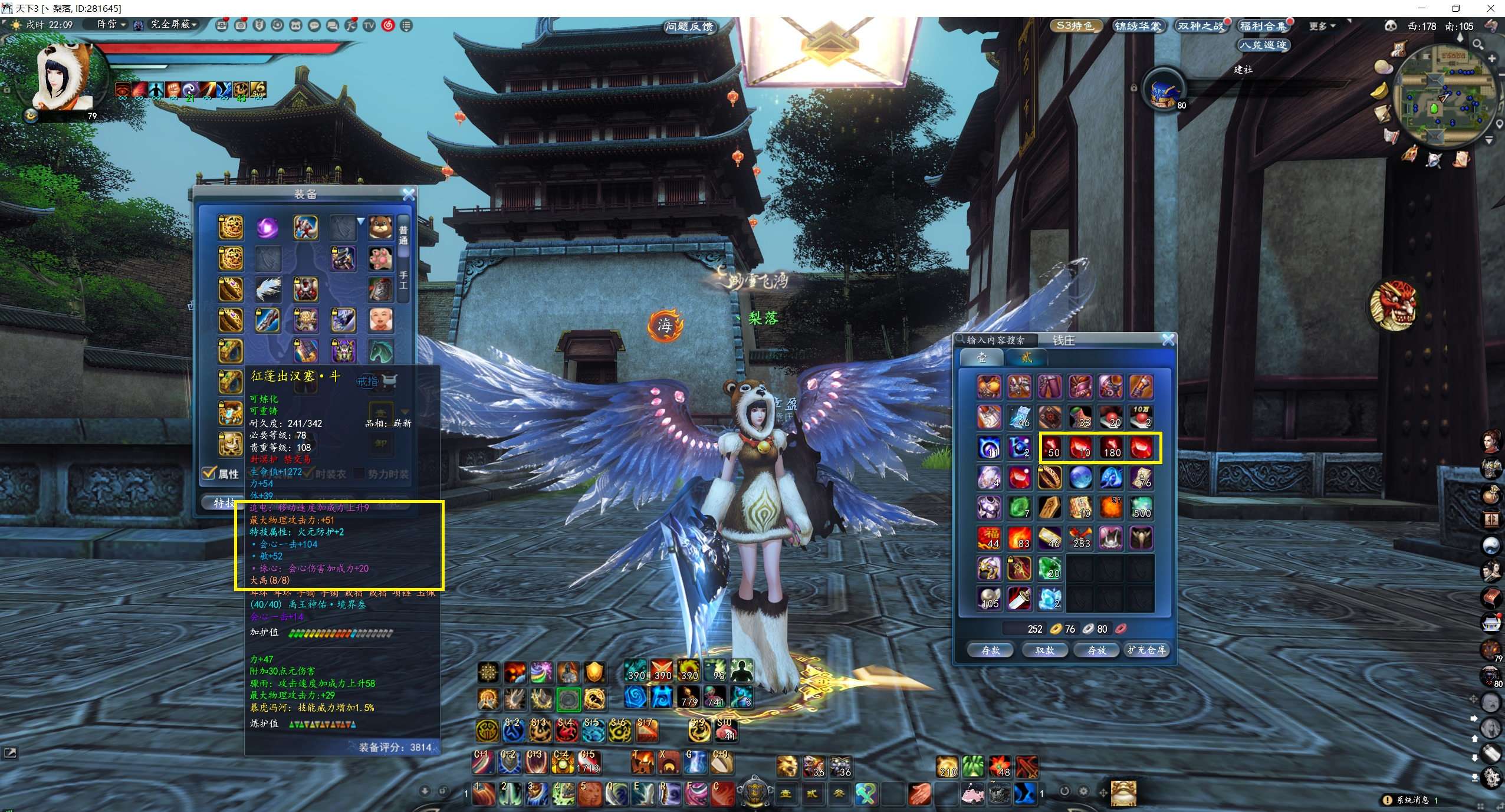Open the S3特色 menu
1505x812 pixels.
click(1074, 26)
